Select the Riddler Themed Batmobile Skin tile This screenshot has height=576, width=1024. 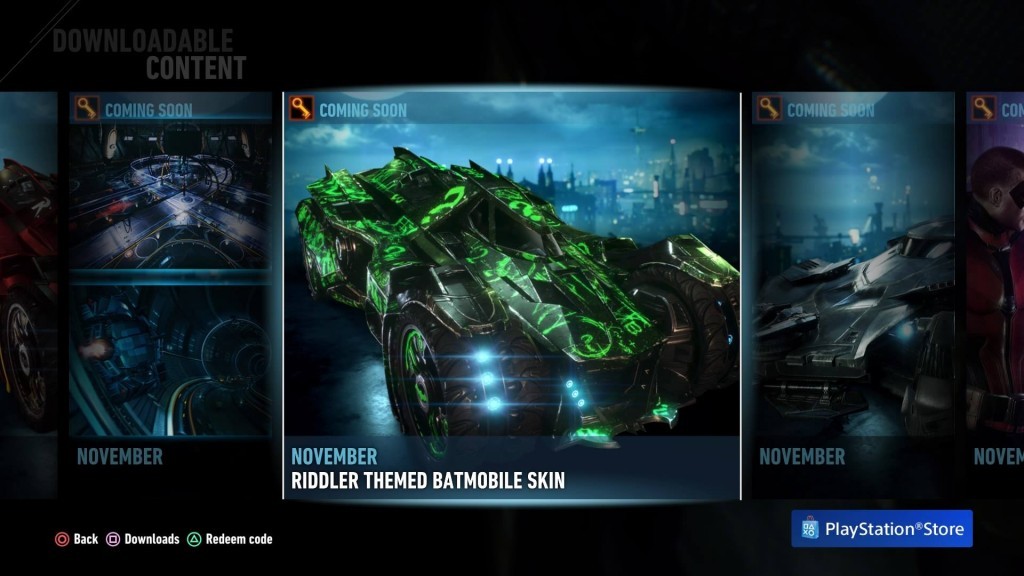click(x=511, y=296)
